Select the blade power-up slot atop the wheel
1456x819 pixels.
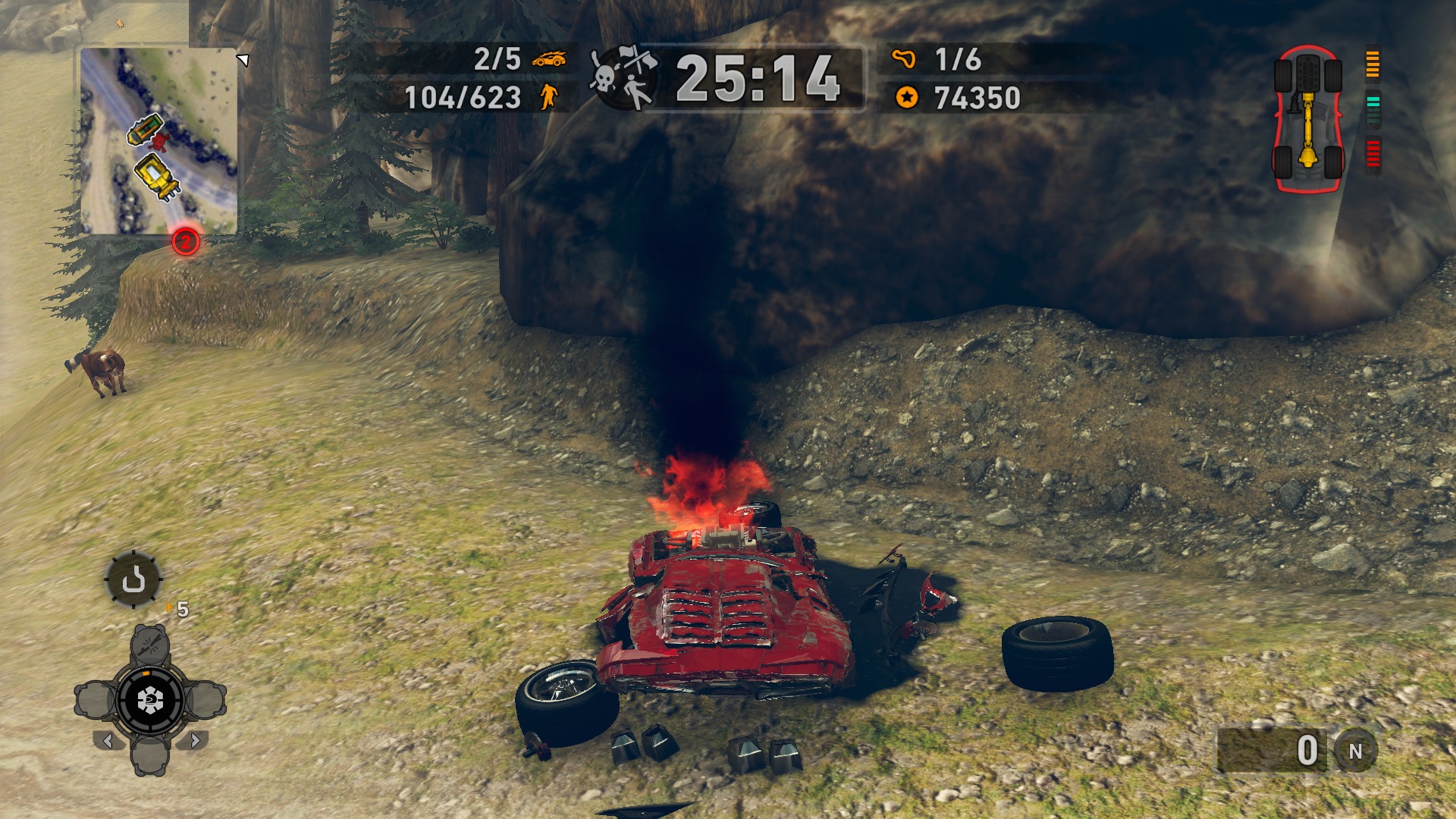click(149, 643)
